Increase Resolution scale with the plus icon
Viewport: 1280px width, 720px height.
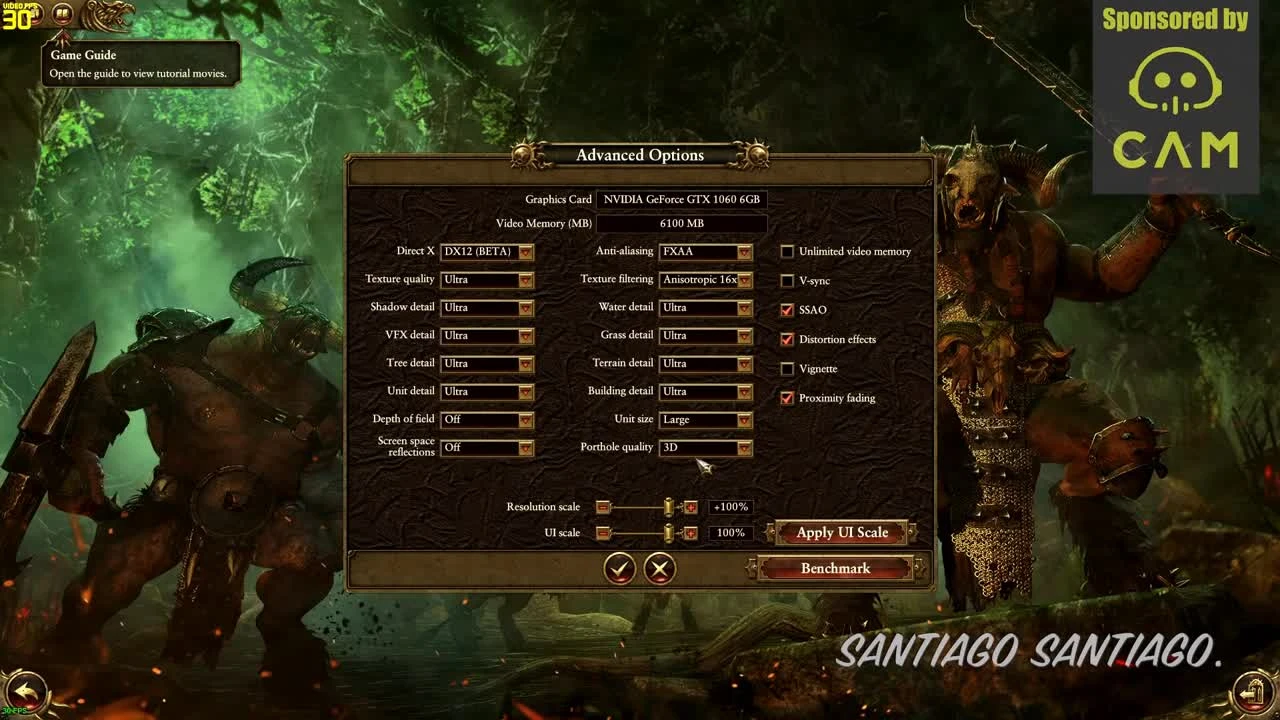pos(690,507)
